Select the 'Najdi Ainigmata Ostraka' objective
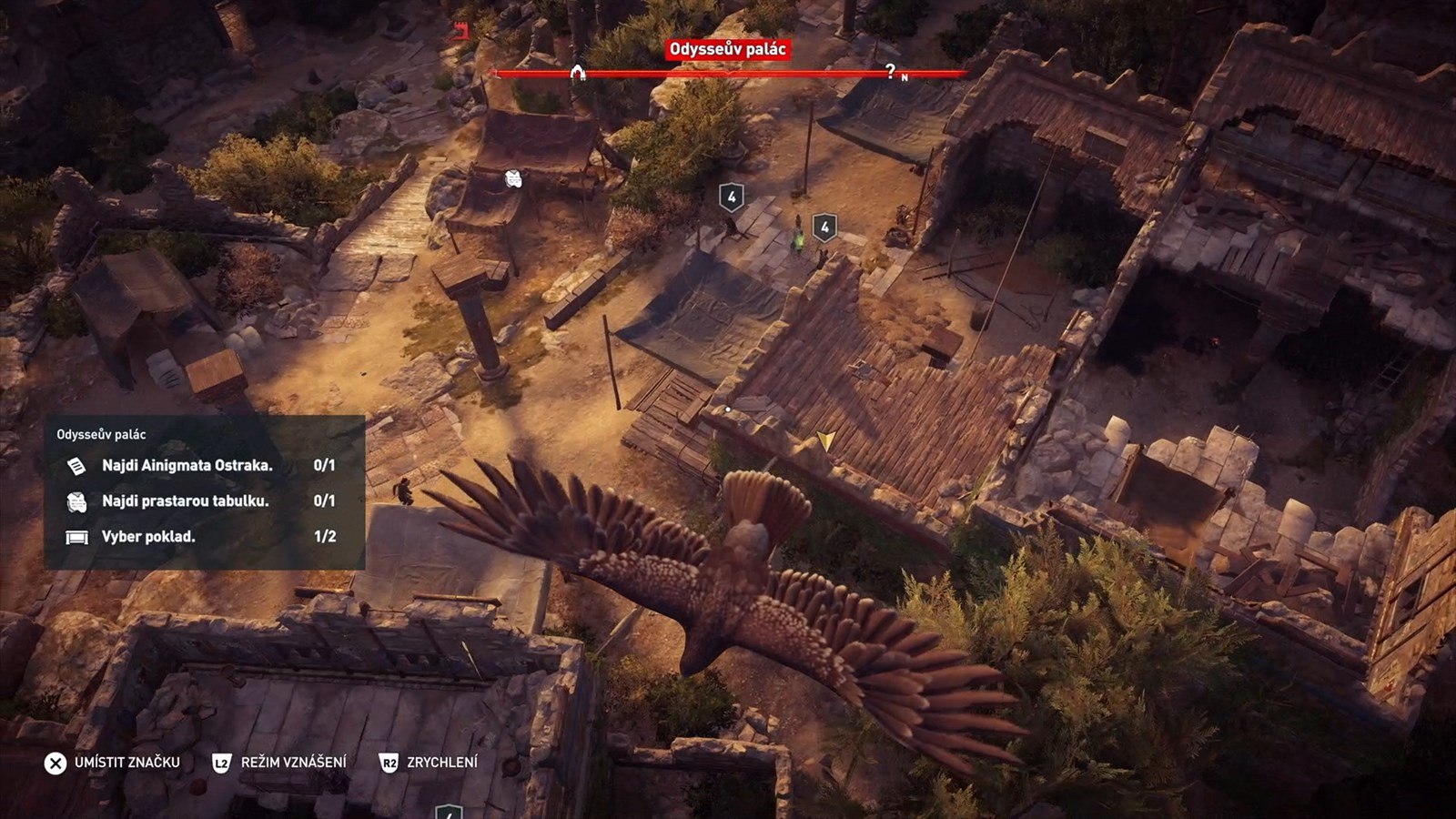 tap(187, 466)
